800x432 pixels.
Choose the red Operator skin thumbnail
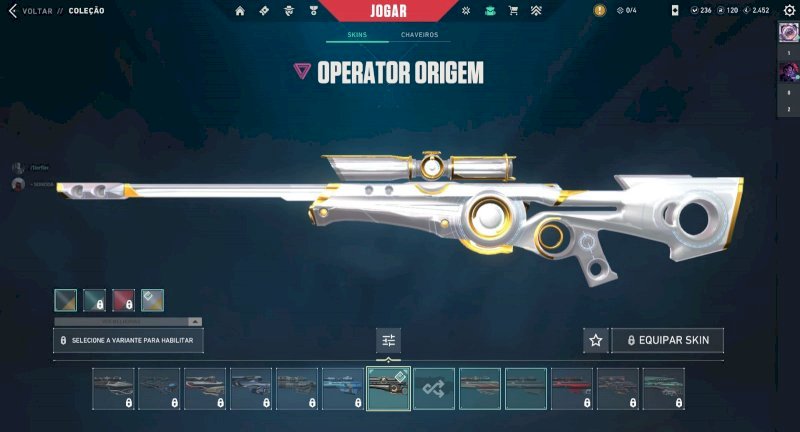572,388
